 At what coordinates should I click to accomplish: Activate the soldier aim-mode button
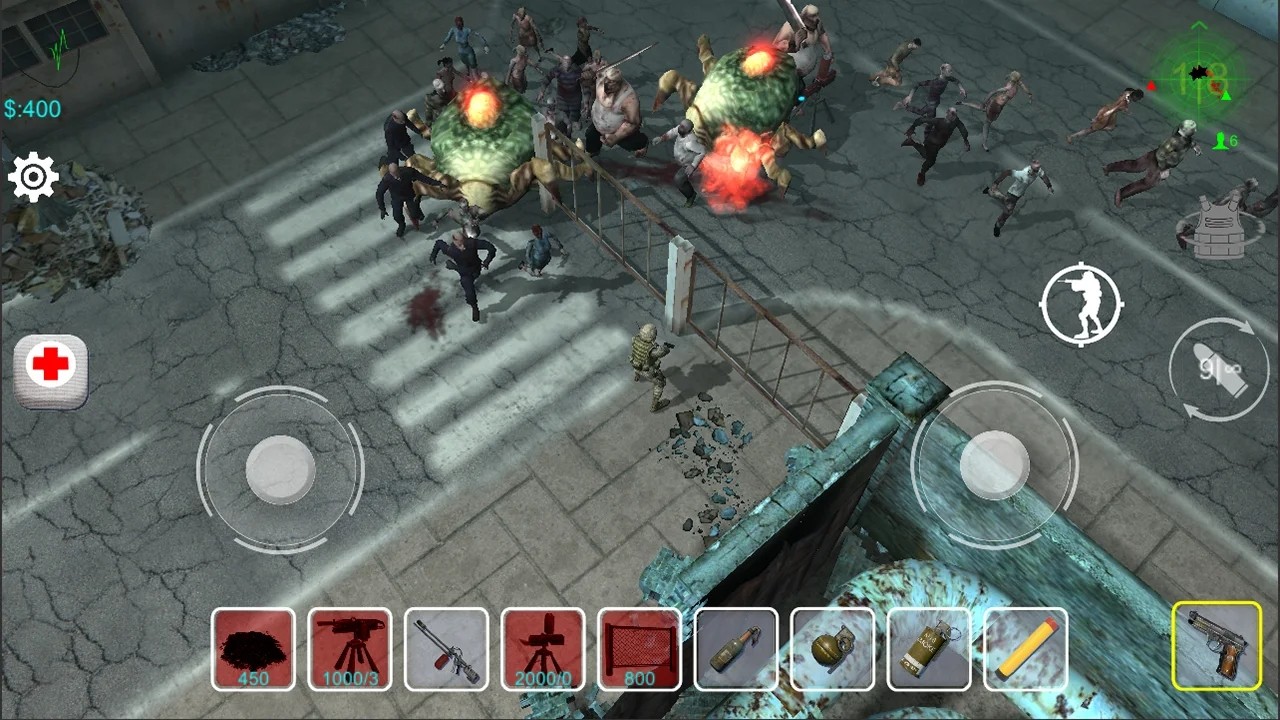coord(1081,304)
